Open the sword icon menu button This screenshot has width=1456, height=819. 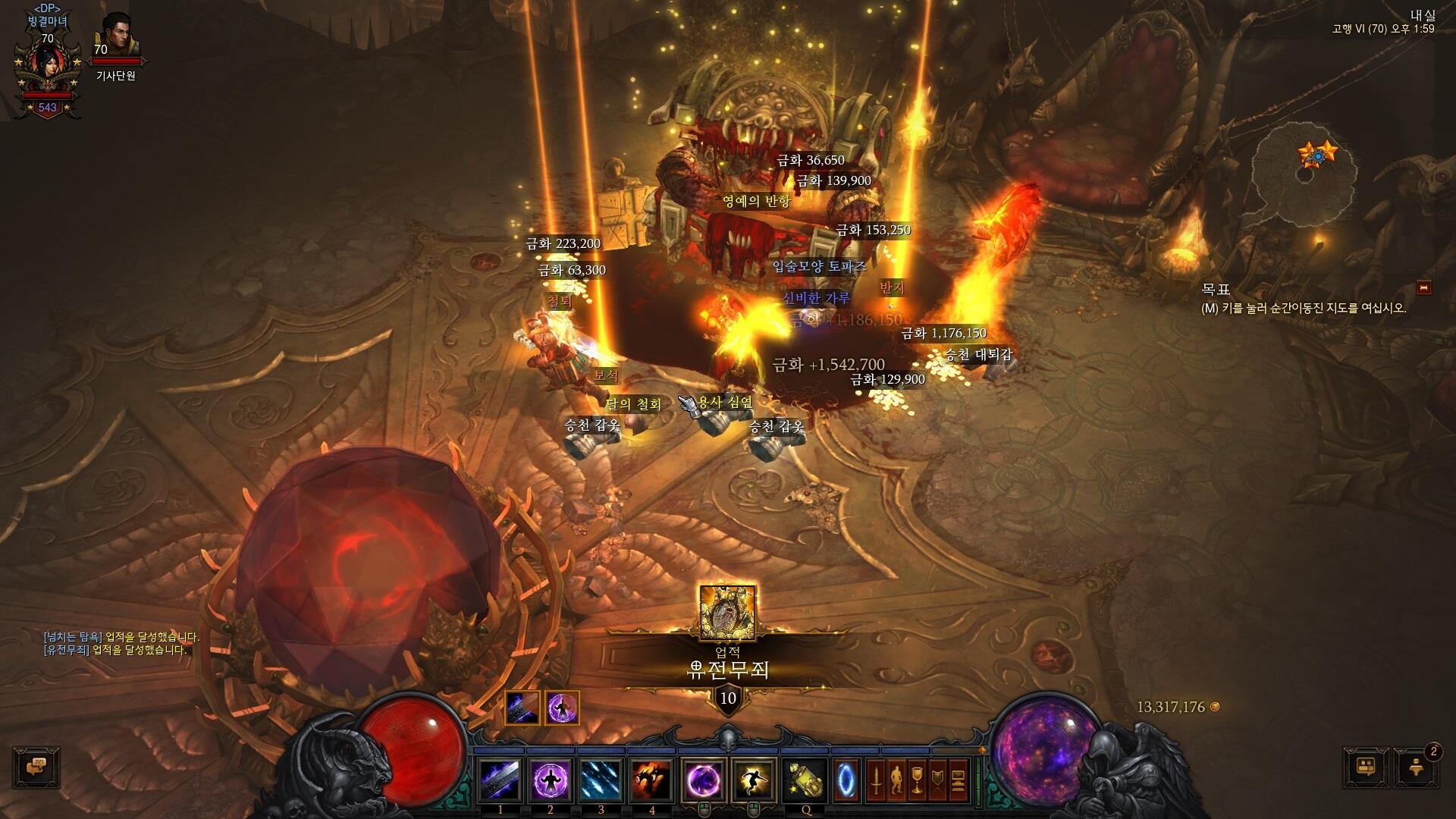coord(876,780)
